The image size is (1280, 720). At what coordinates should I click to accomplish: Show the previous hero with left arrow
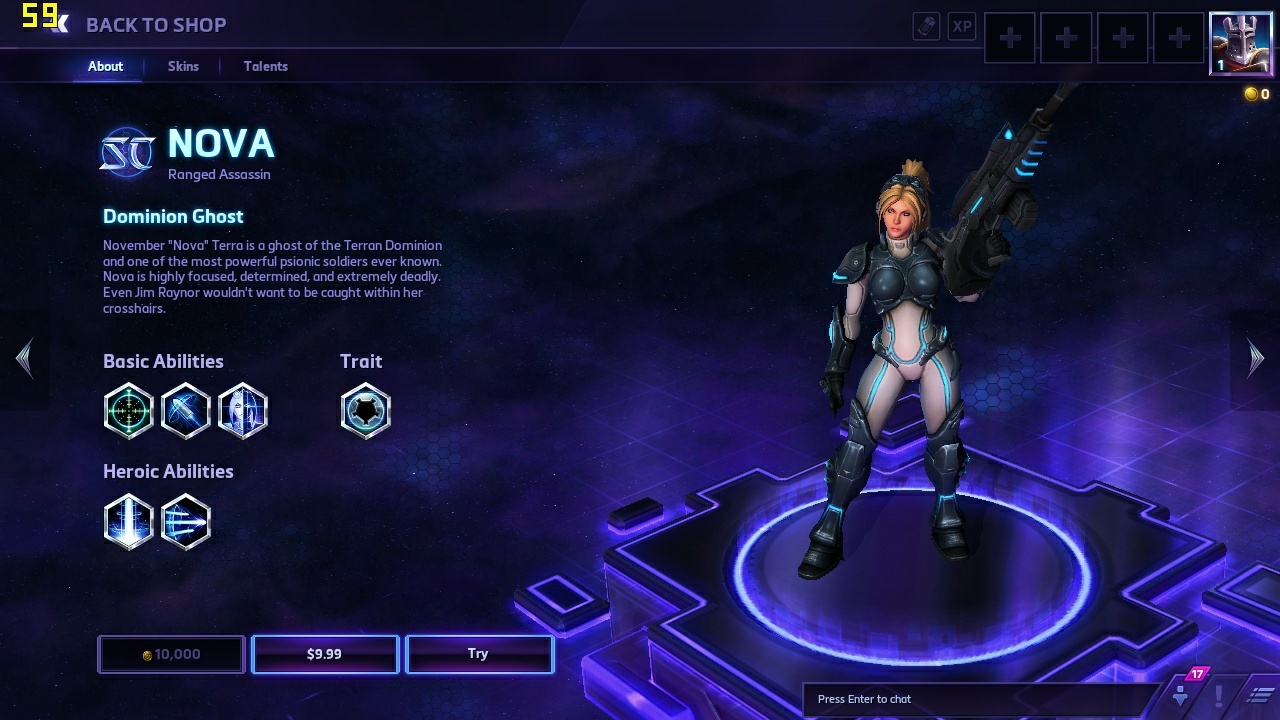coord(24,358)
